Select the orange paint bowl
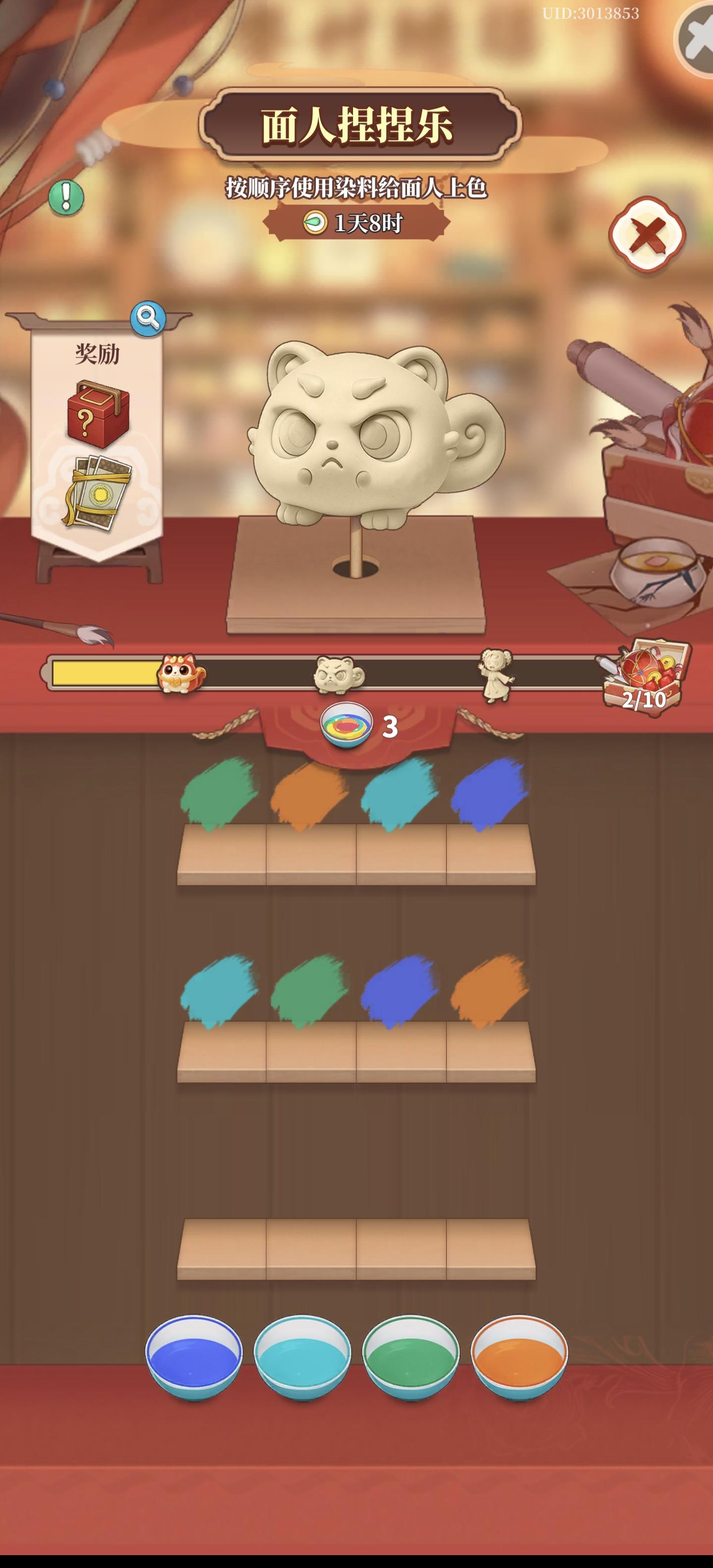This screenshot has width=713, height=1568. click(518, 1357)
